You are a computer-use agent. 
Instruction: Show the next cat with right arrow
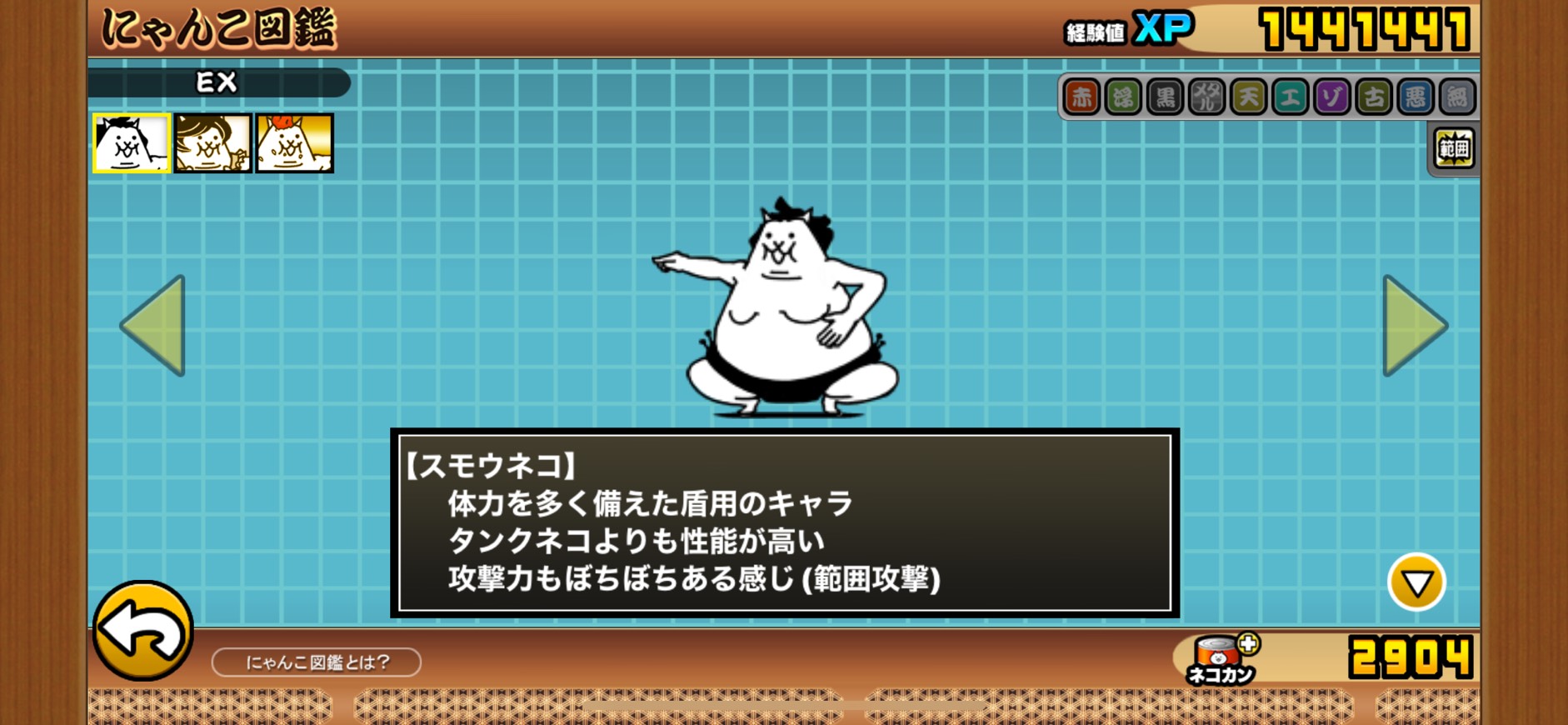(x=1414, y=326)
